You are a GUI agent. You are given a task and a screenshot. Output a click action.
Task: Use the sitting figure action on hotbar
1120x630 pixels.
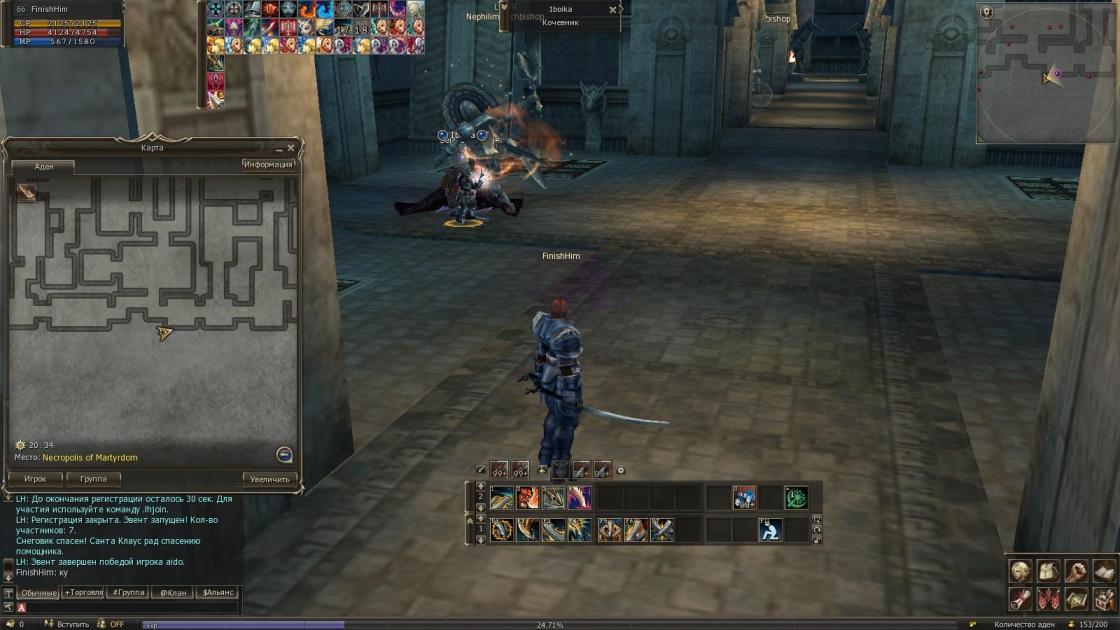click(x=769, y=530)
